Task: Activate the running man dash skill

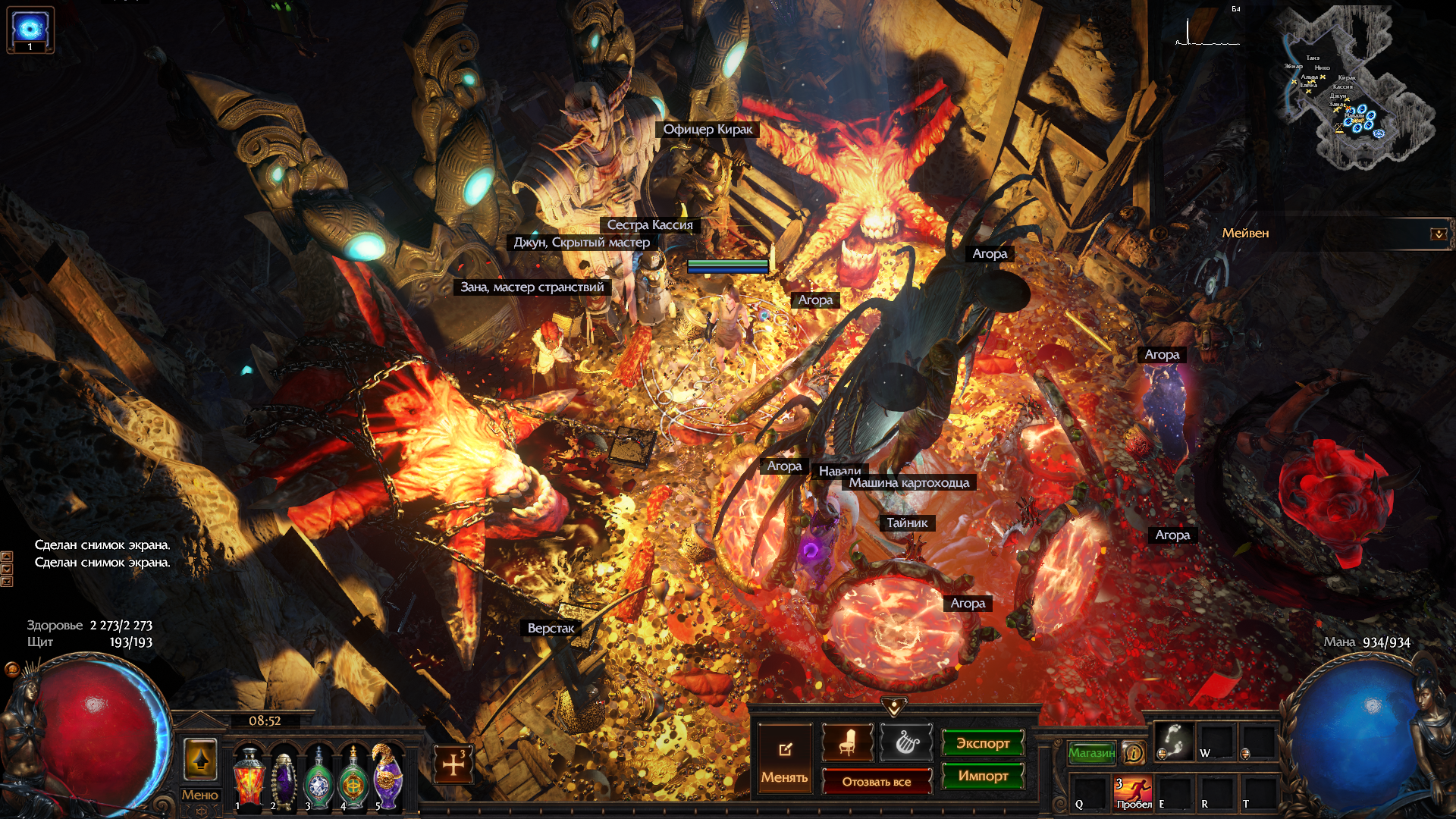Action: pyautogui.click(x=1133, y=792)
